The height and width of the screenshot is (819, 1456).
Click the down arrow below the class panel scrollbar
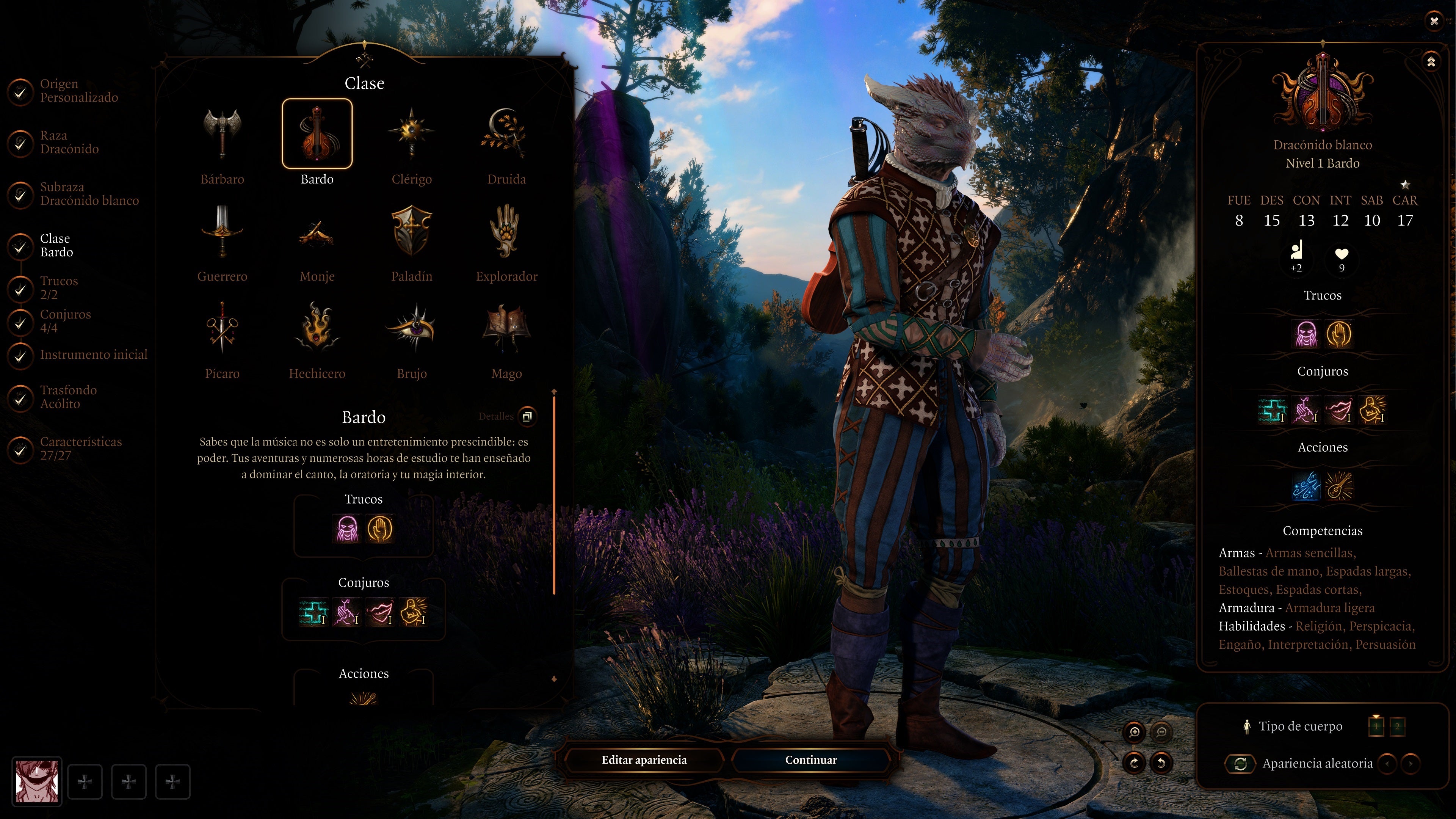tap(555, 679)
